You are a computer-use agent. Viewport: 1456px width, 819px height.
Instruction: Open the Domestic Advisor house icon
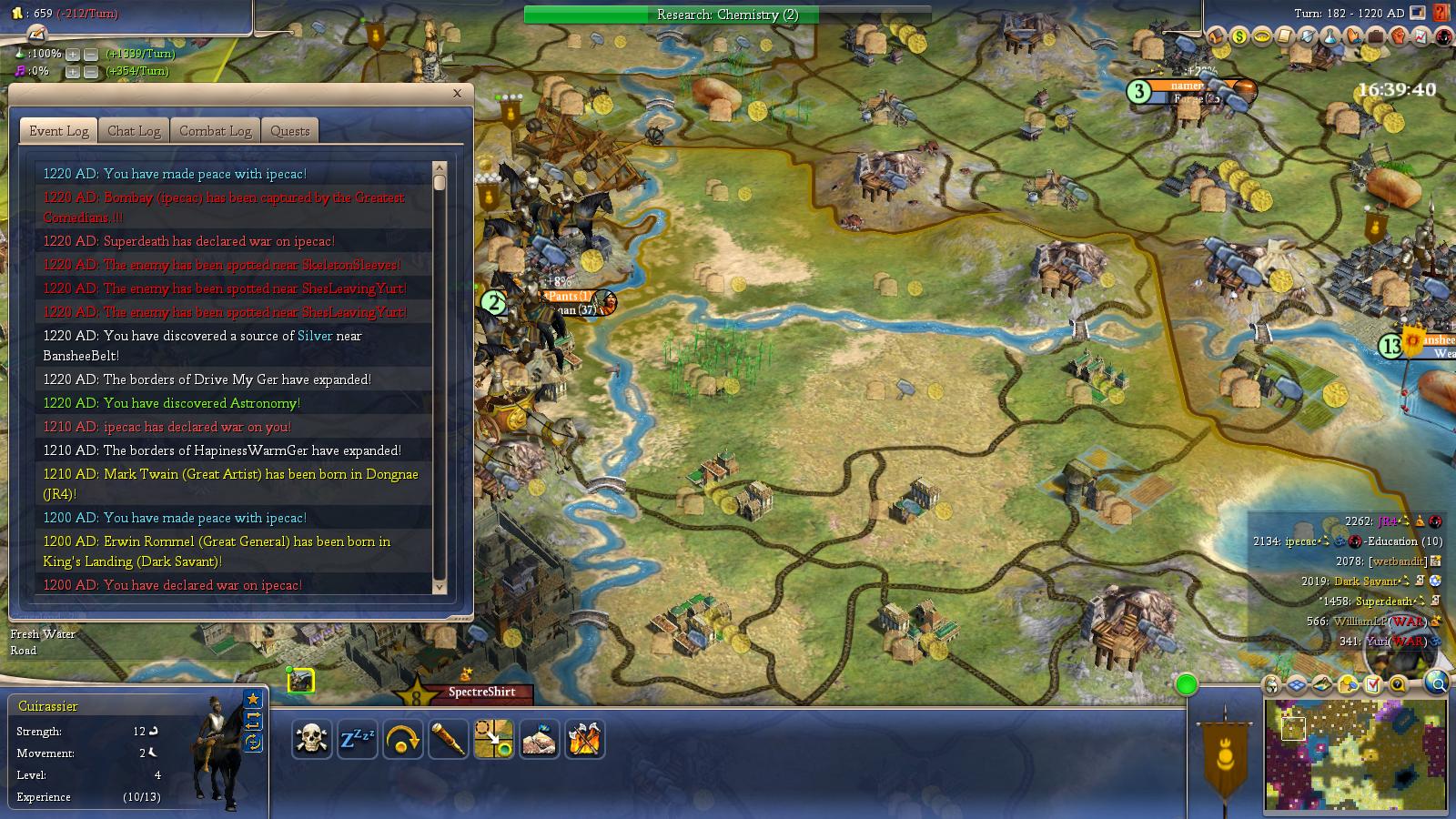[x=1217, y=38]
